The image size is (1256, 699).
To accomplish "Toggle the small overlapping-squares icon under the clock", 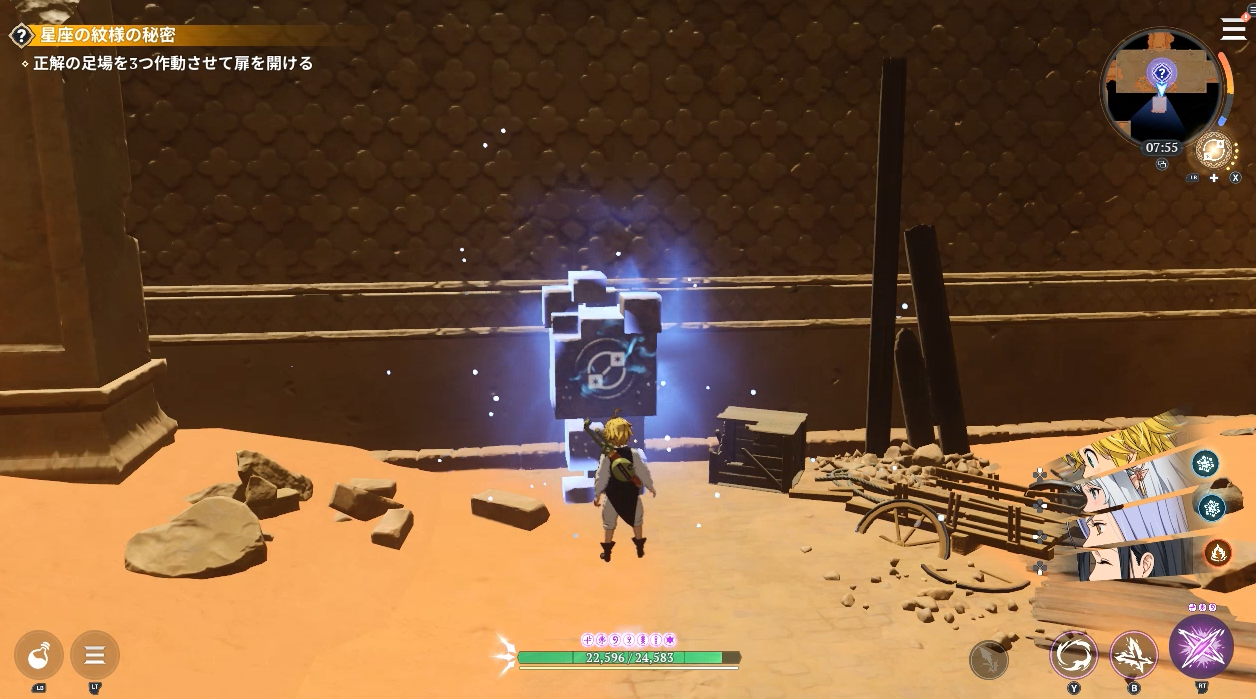I will point(1162,165).
